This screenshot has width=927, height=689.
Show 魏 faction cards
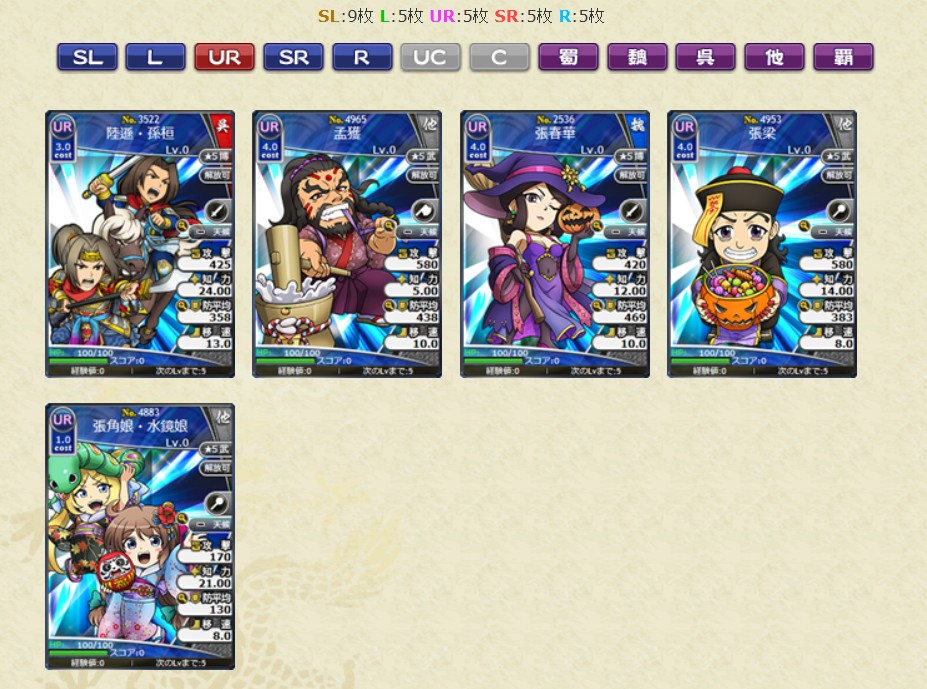637,57
